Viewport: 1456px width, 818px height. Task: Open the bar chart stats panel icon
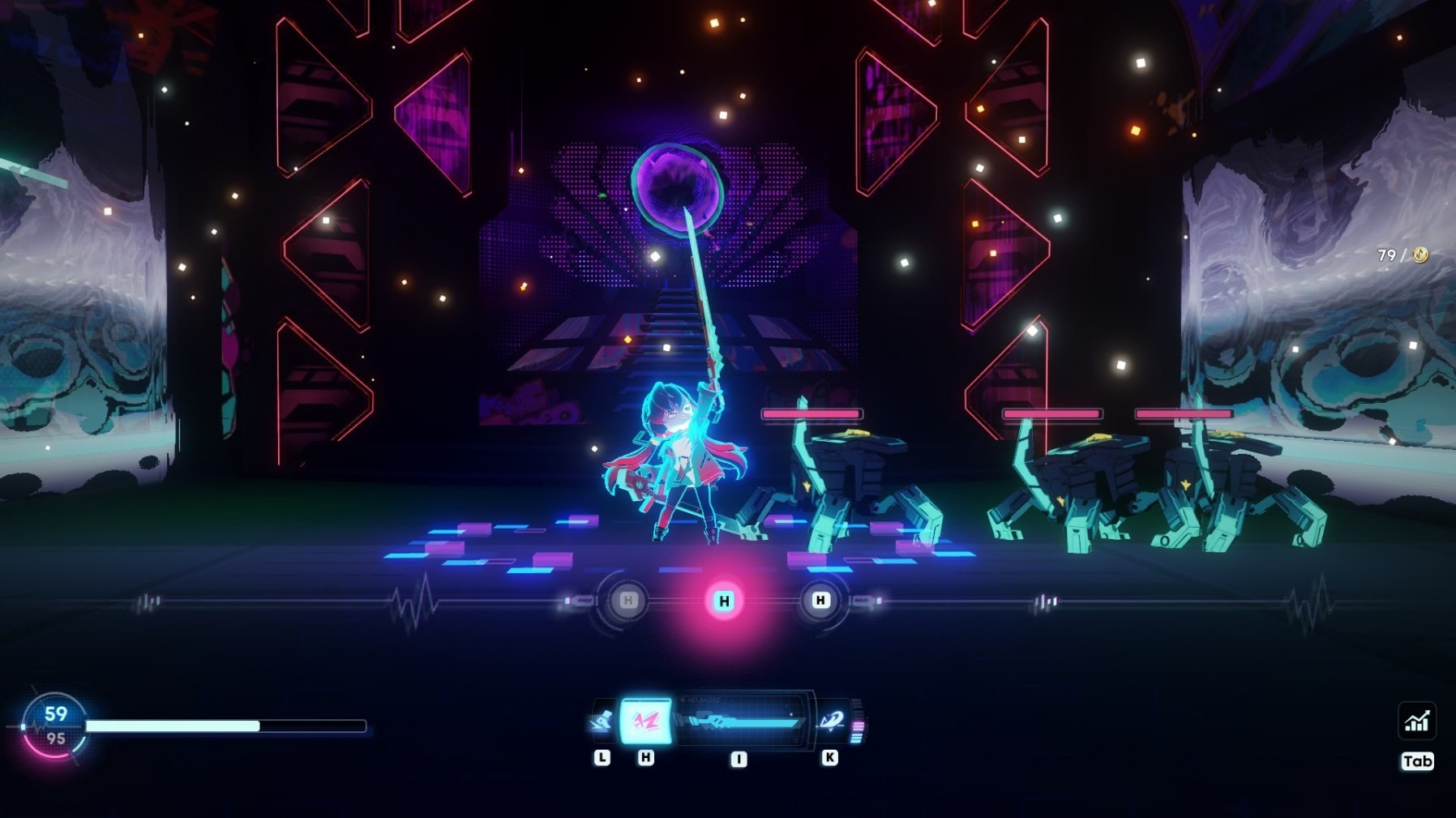pos(1416,721)
